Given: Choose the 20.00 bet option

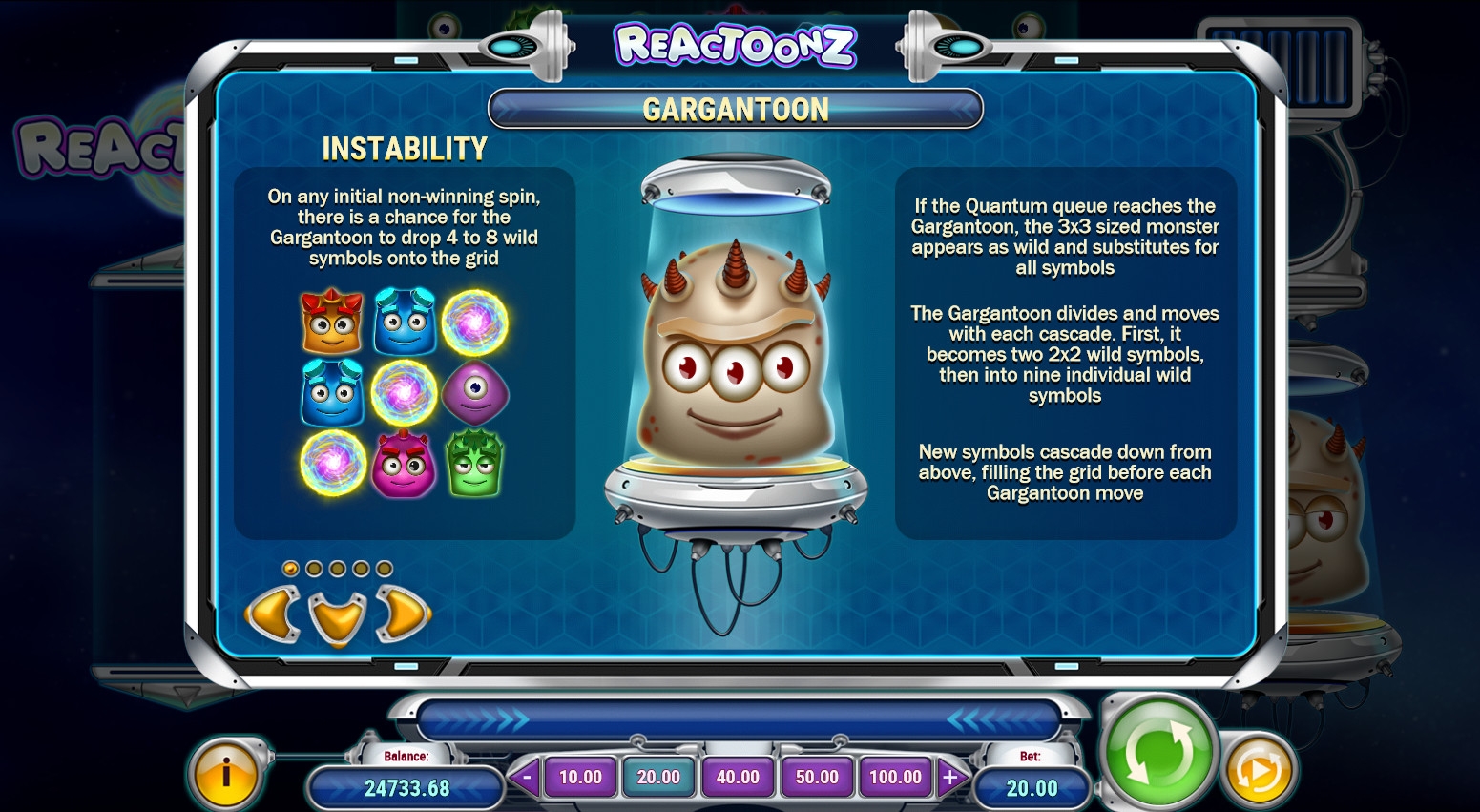Looking at the screenshot, I should click(659, 777).
